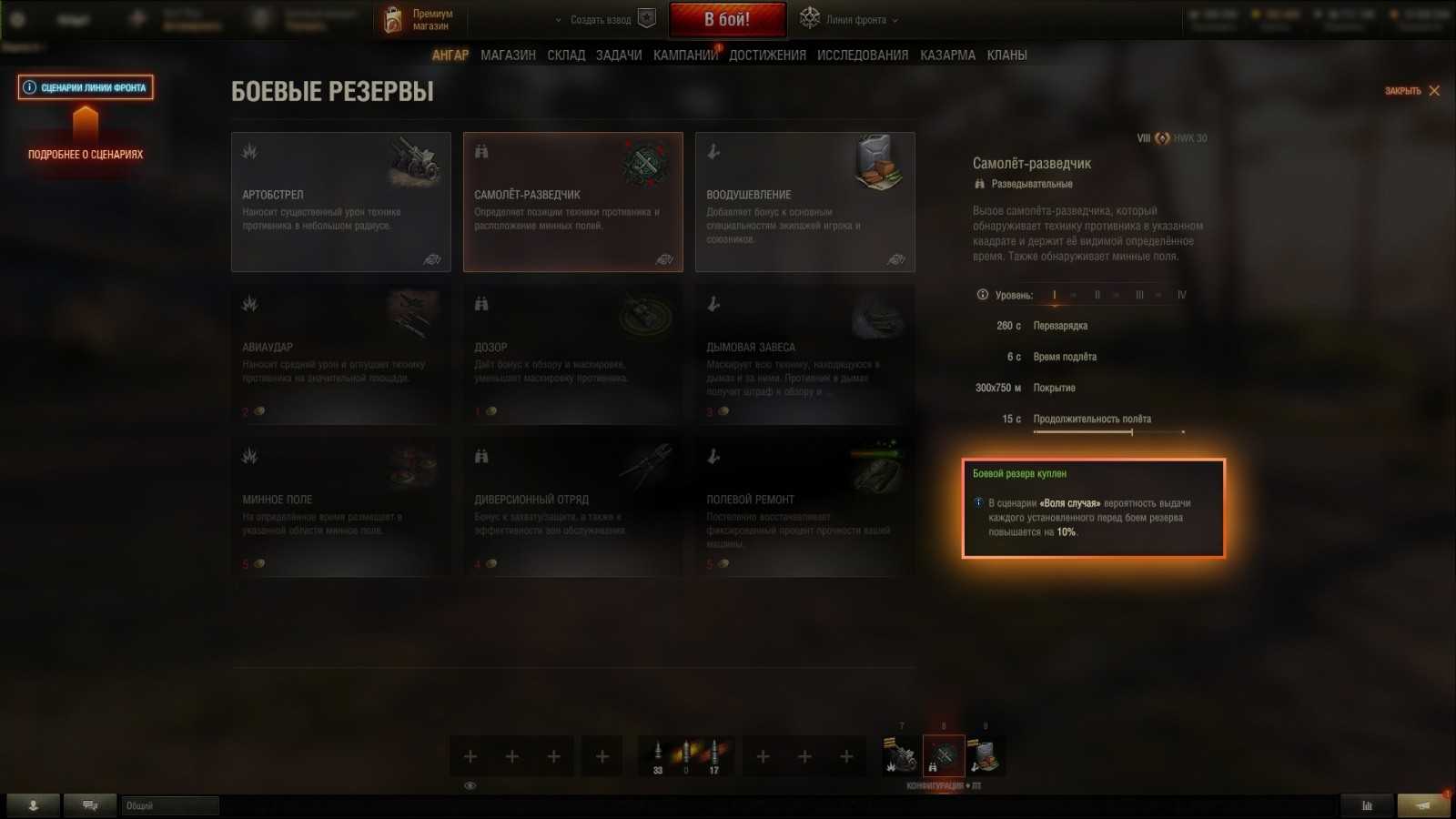Click an empty reserve slot with plus sign
1456x819 pixels.
pos(470,756)
